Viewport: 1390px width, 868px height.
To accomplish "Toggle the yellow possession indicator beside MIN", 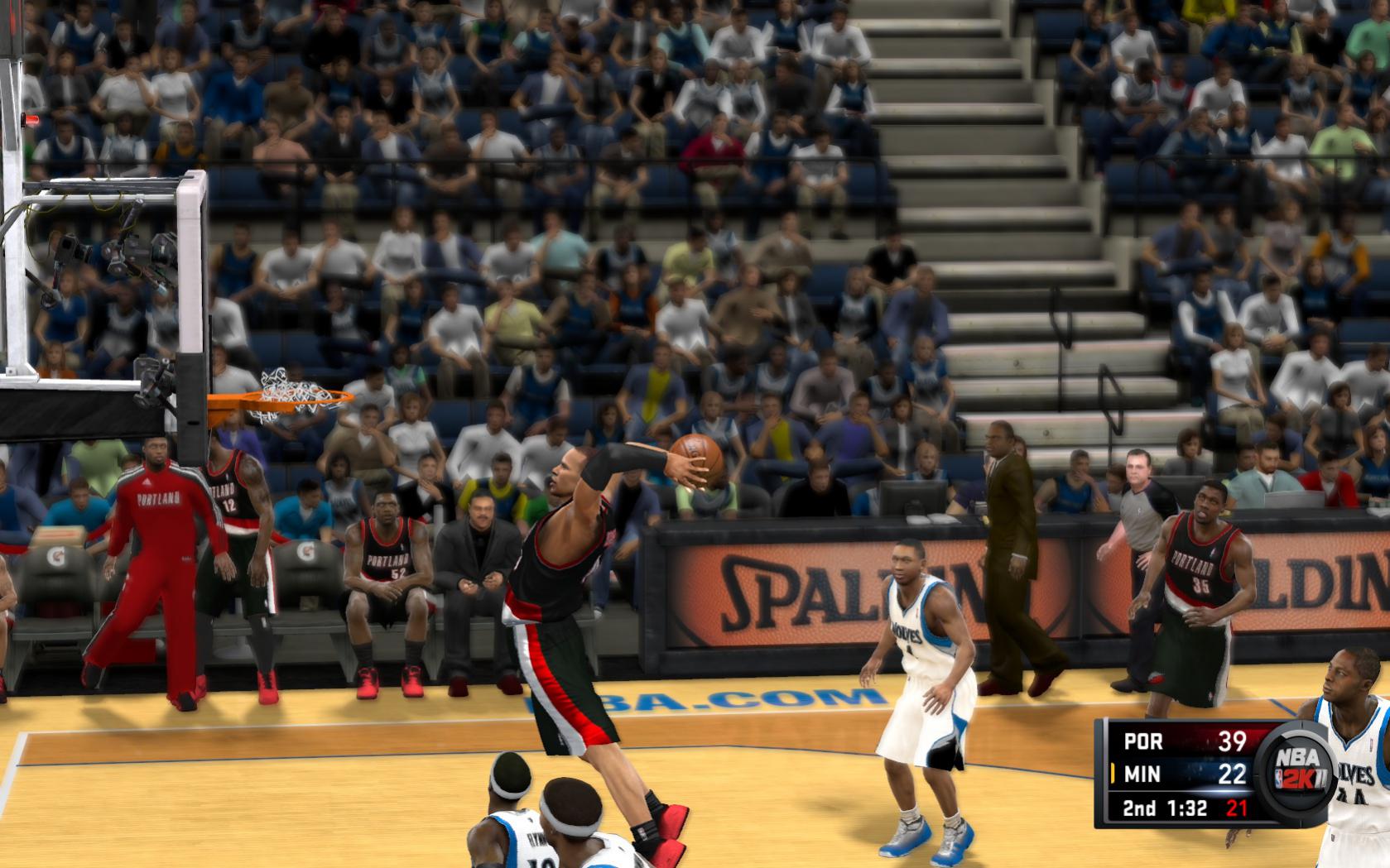I will [1113, 773].
